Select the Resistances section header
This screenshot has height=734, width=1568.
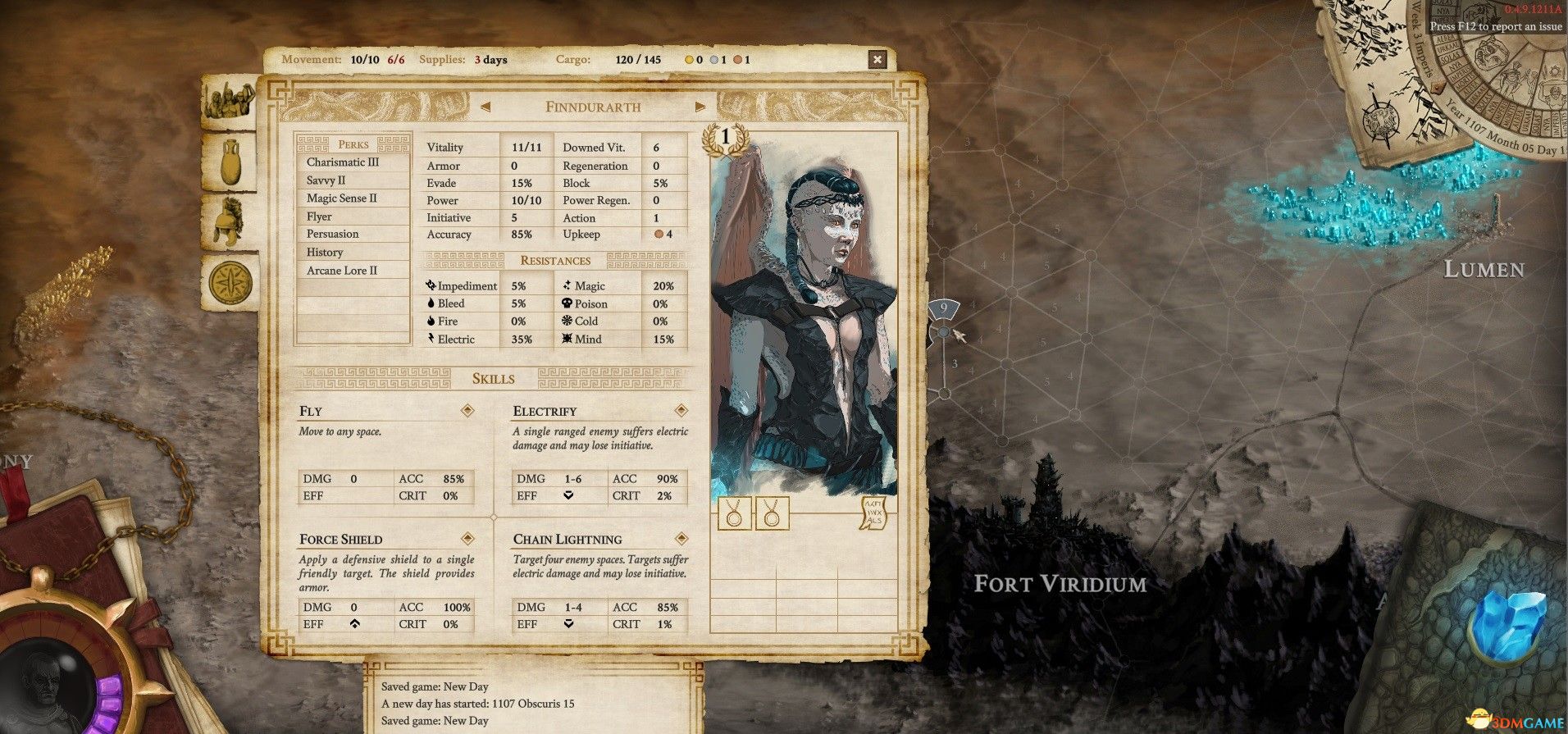(x=556, y=260)
